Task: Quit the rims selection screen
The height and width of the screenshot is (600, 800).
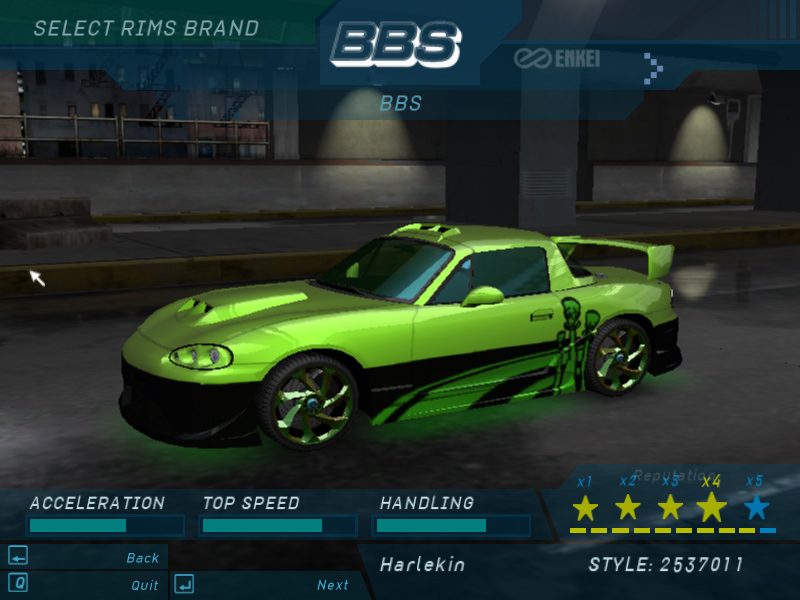Action: point(144,585)
